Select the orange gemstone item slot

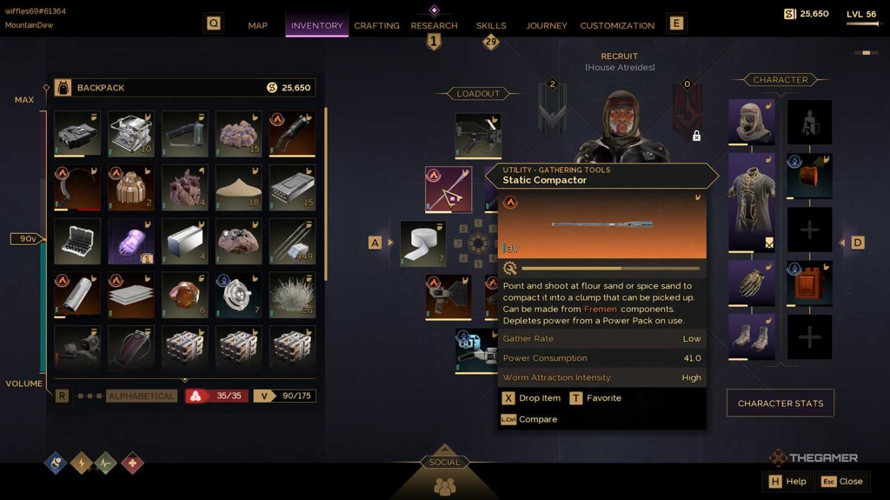click(x=185, y=295)
